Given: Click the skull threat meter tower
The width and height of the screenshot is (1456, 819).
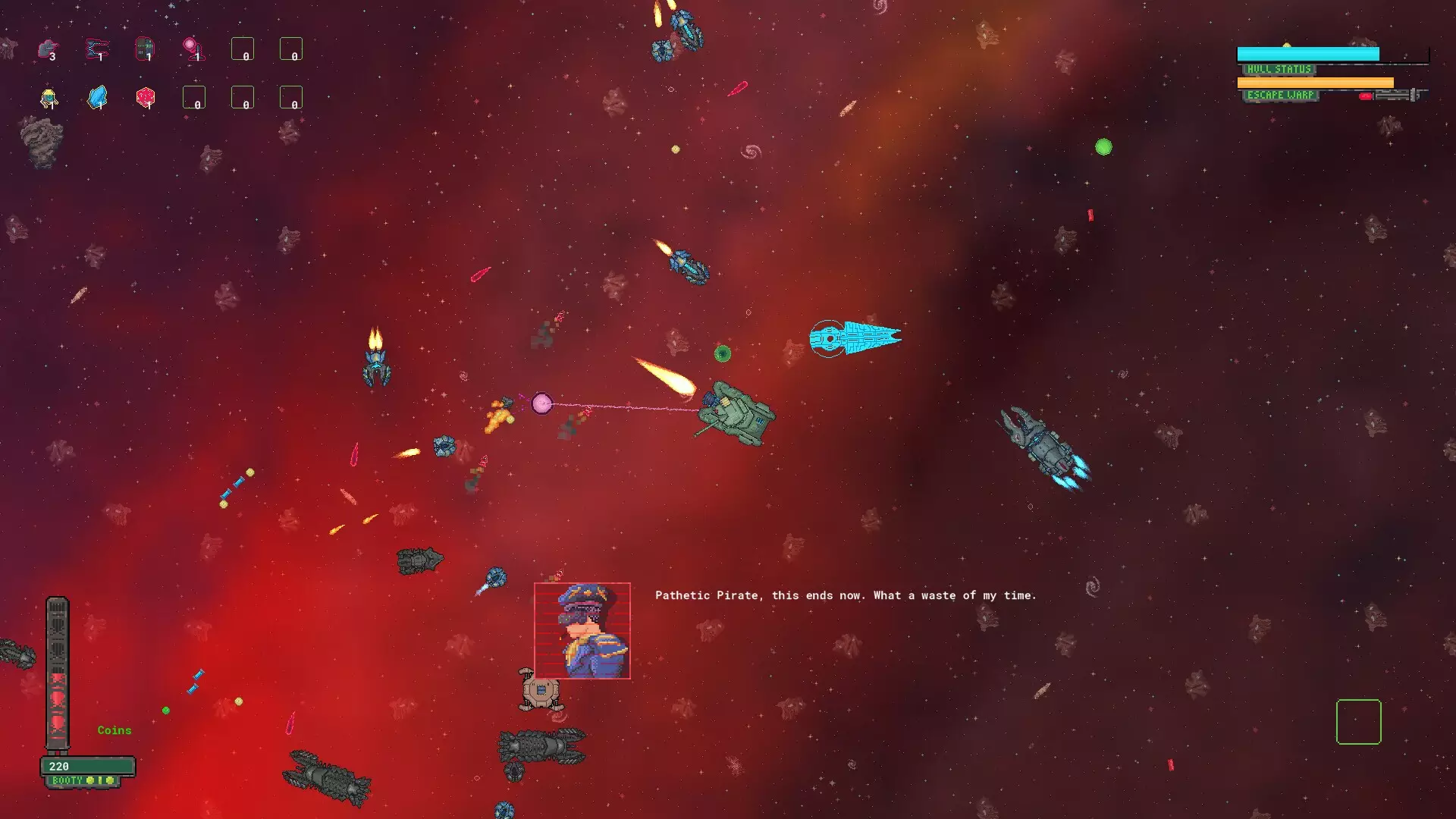Looking at the screenshot, I should pyautogui.click(x=56, y=675).
